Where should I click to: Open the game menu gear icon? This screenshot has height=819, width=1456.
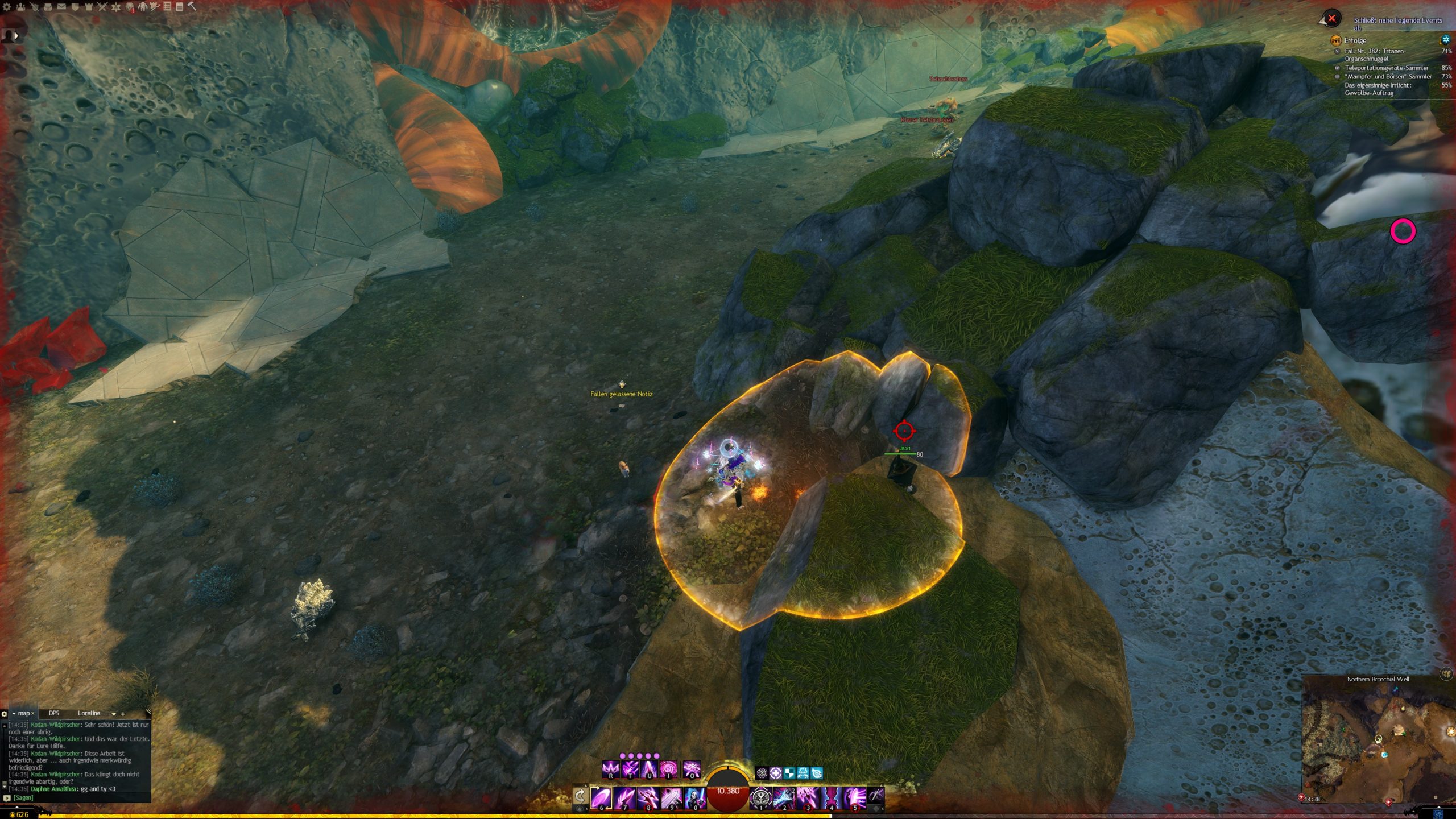[7, 7]
